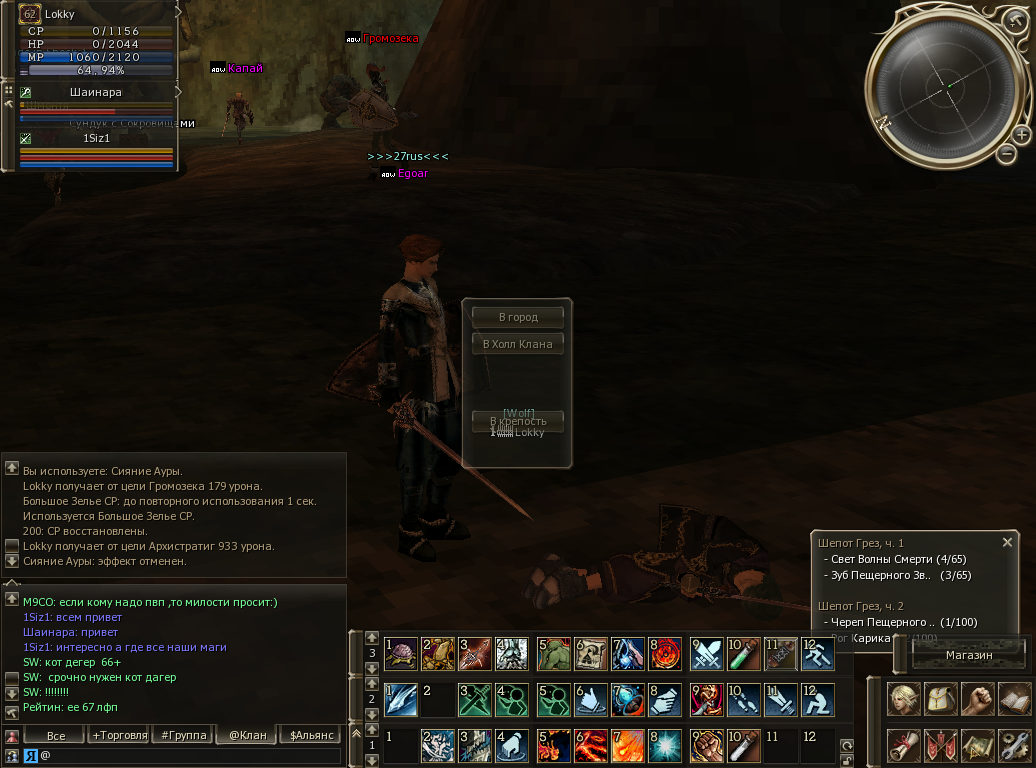1036x768 pixels.
Task: Switch chat to the Все tab
Action: tap(56, 736)
